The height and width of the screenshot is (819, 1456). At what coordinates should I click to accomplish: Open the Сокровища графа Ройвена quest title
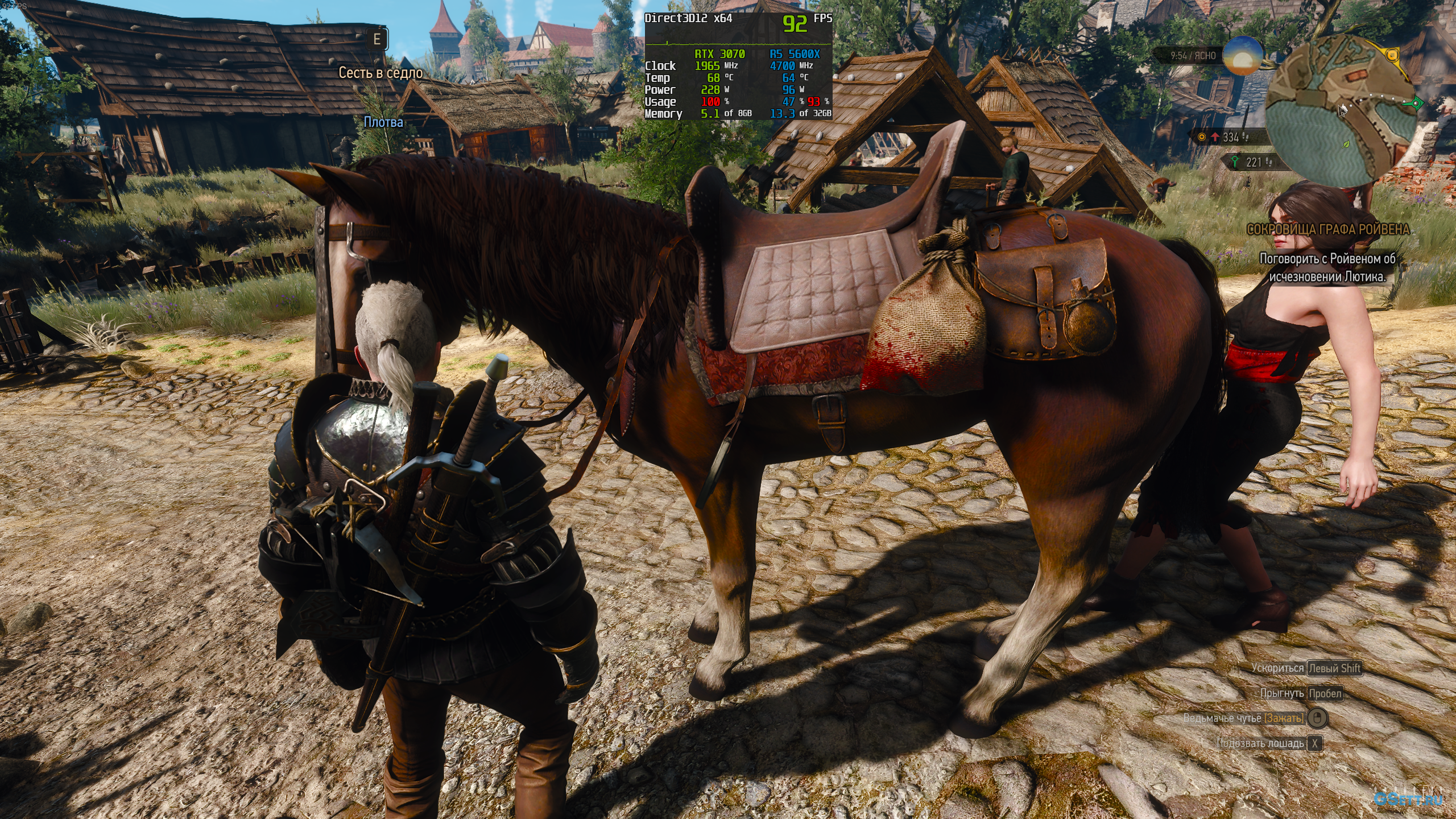(x=1328, y=229)
